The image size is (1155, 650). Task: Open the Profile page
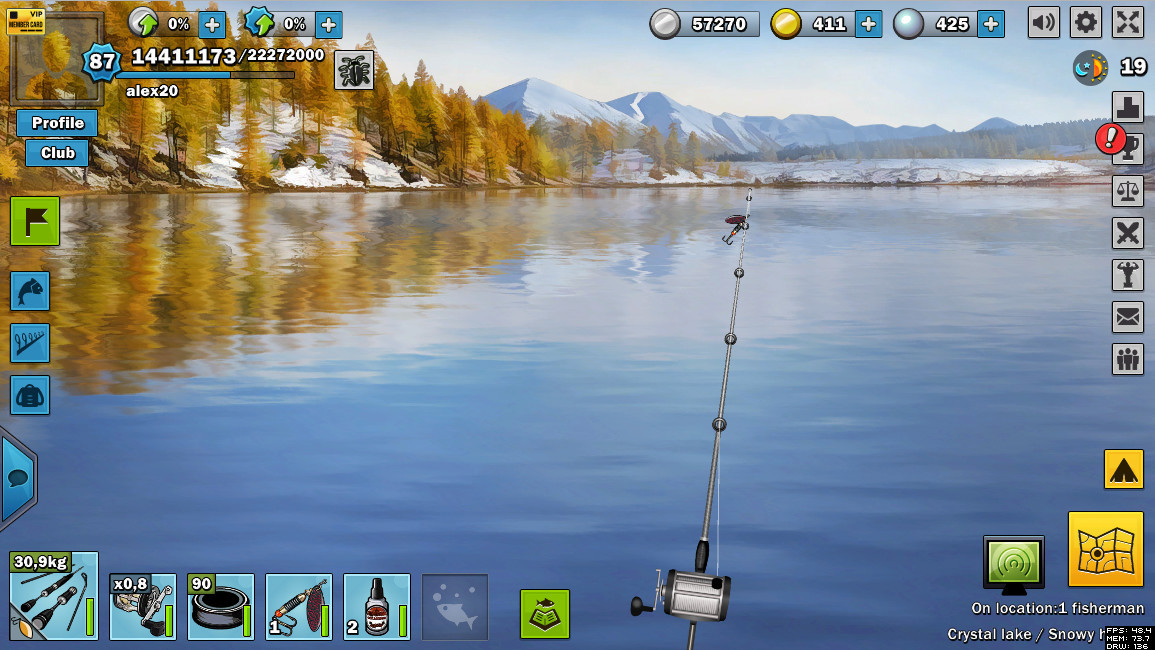coord(57,123)
